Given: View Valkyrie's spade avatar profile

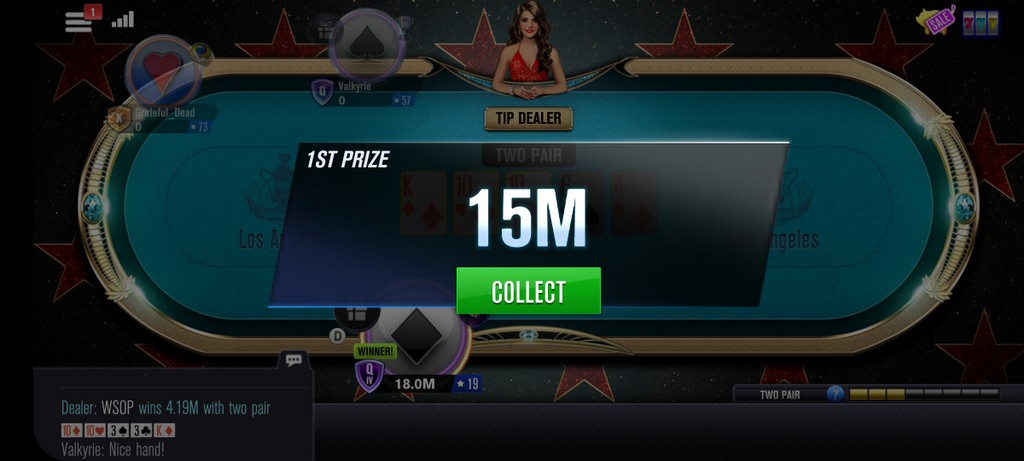Looking at the screenshot, I should click(x=366, y=43).
